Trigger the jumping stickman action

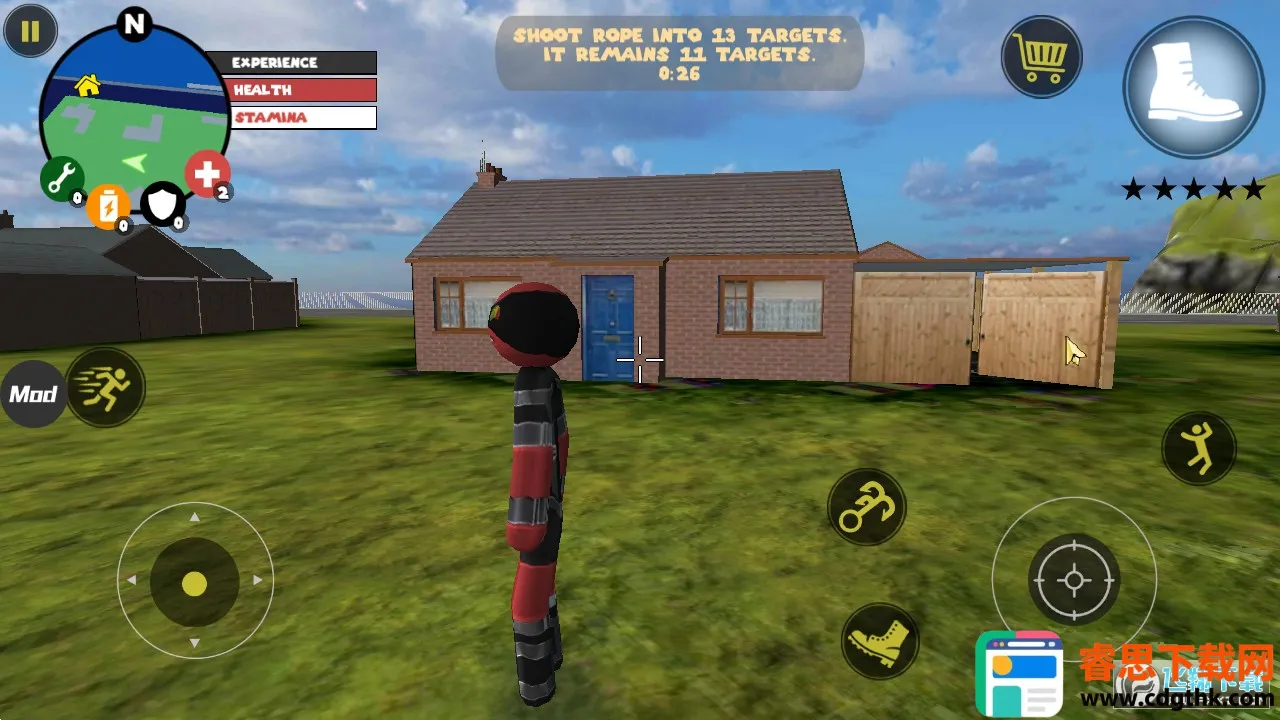click(1198, 448)
